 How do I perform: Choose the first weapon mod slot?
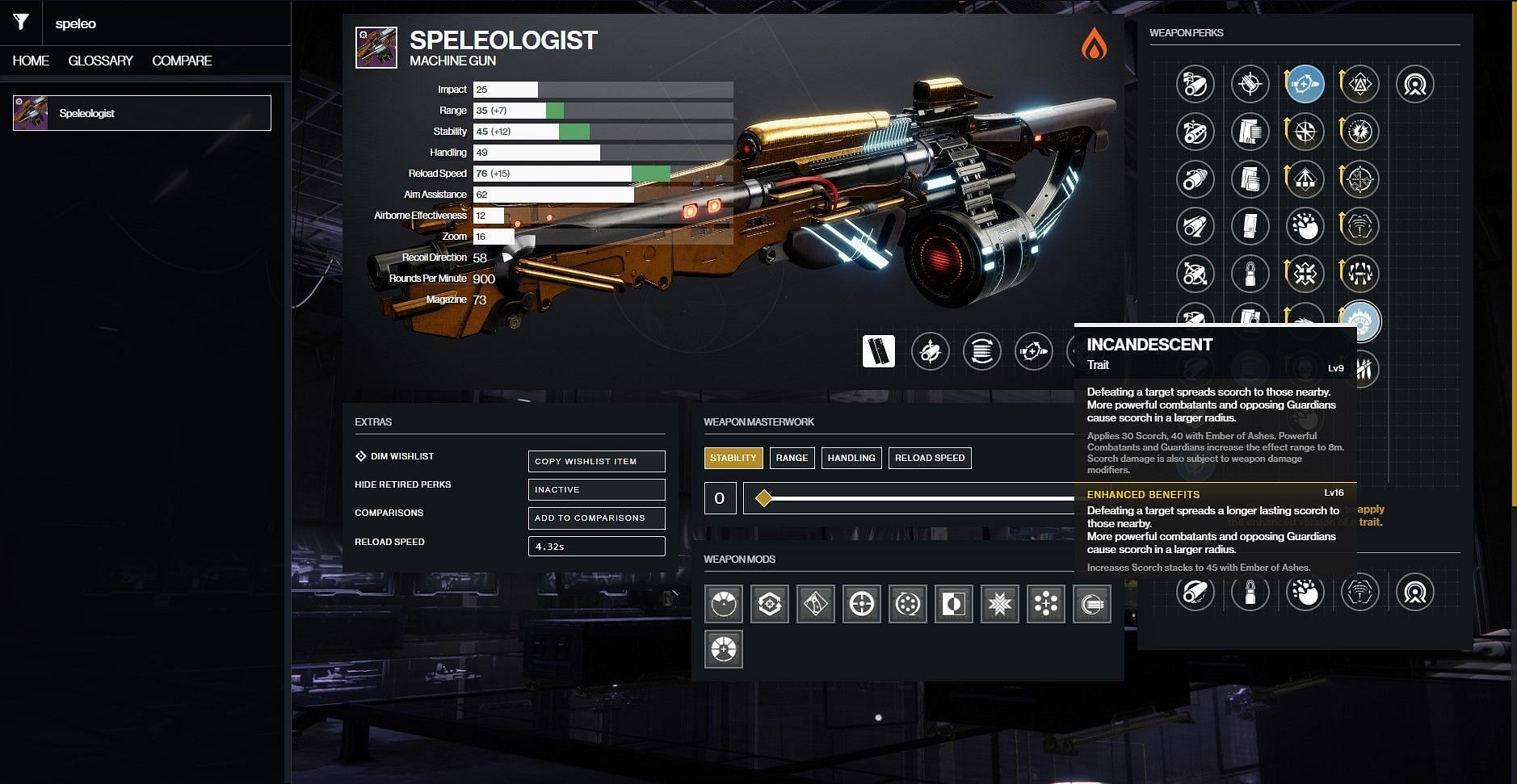(723, 604)
